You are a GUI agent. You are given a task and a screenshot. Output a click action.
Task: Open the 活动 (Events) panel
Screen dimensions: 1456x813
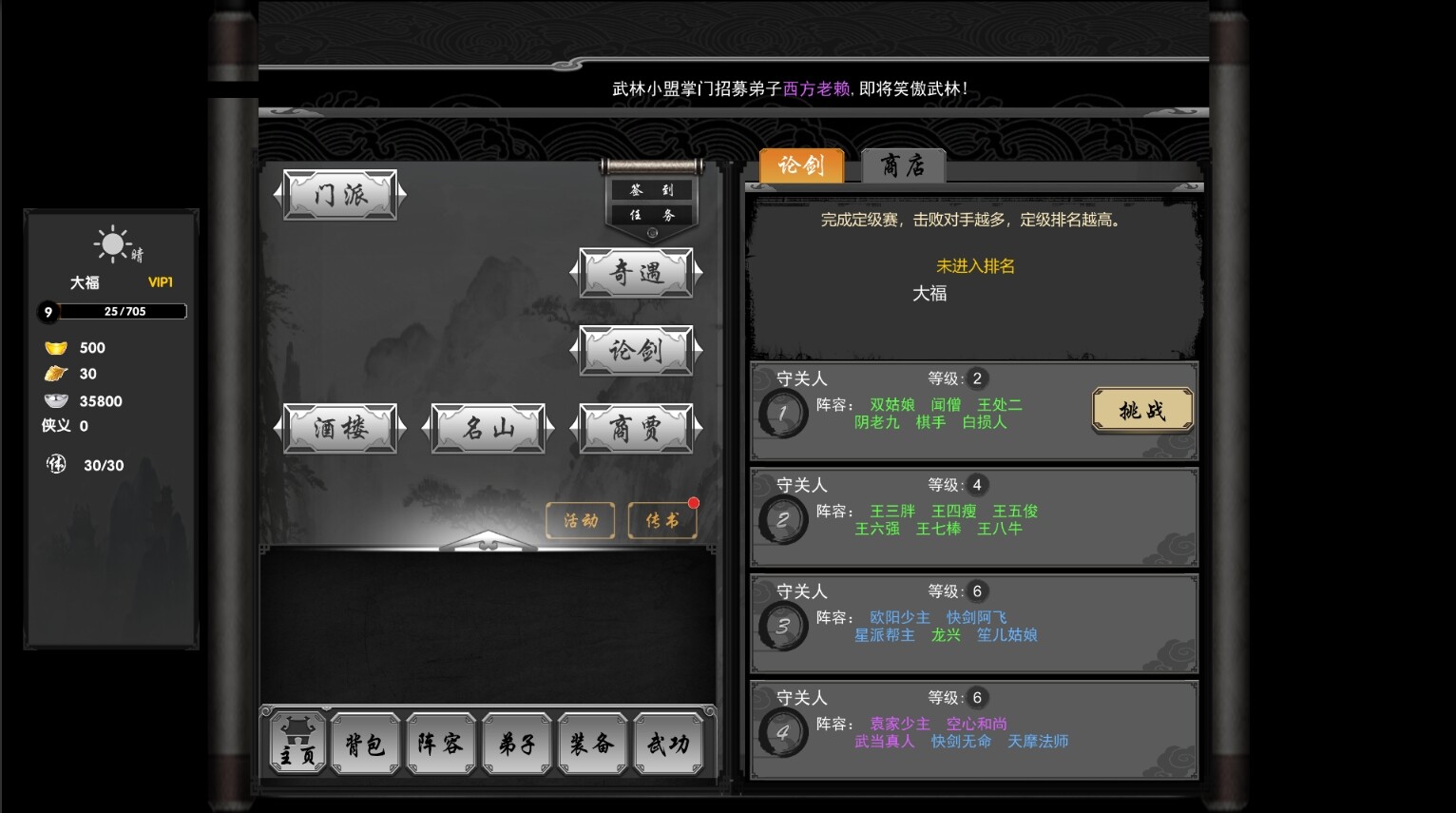[580, 520]
